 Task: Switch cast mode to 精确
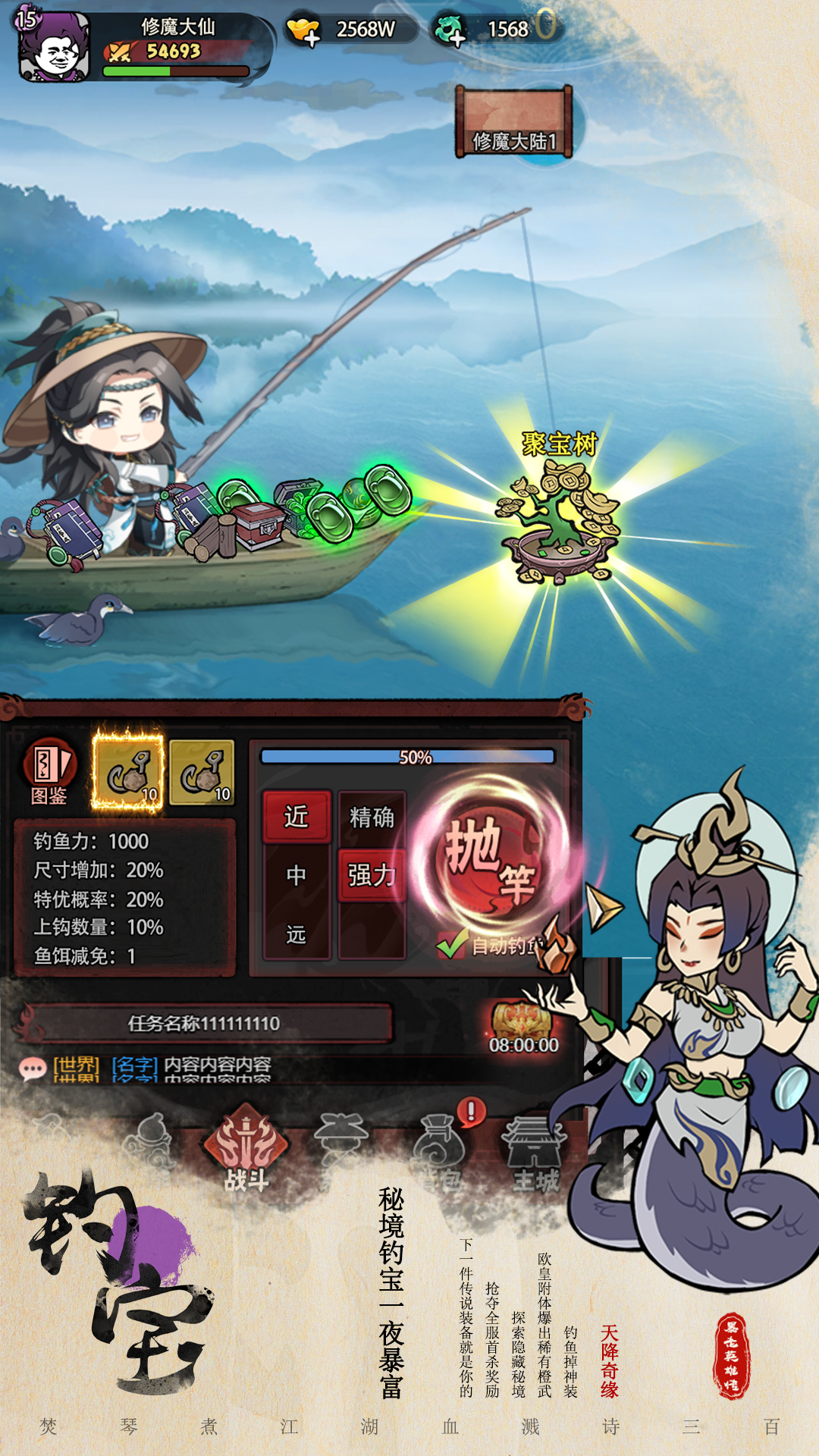372,817
